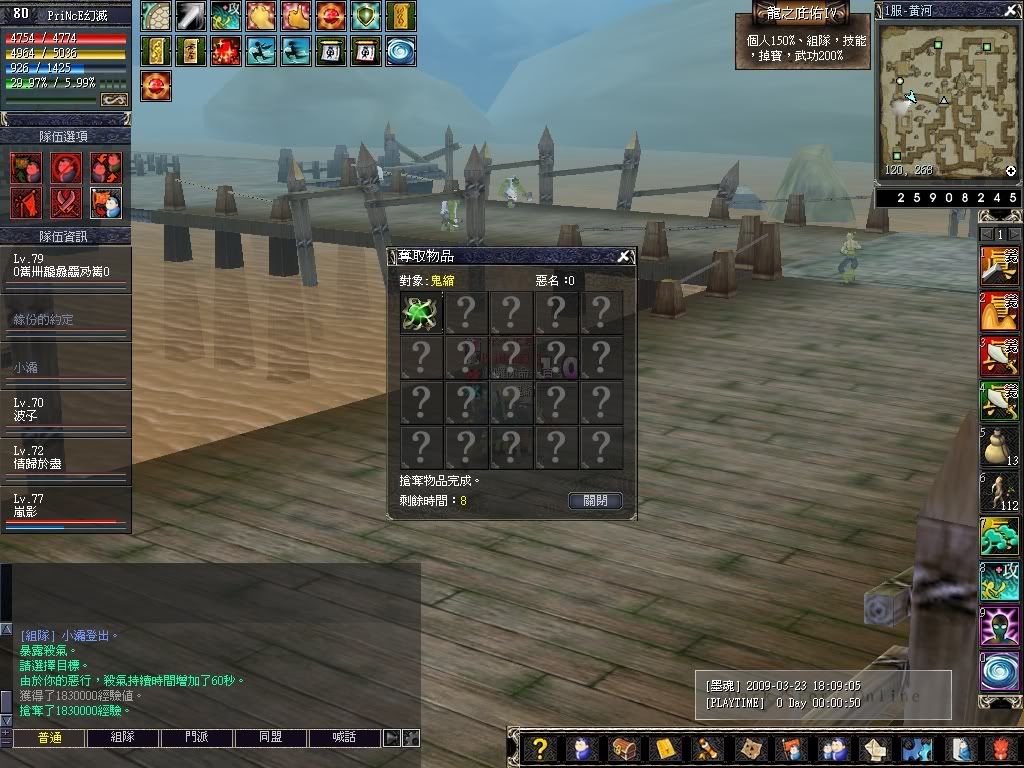Open help with the yellow question mark icon

[539, 749]
